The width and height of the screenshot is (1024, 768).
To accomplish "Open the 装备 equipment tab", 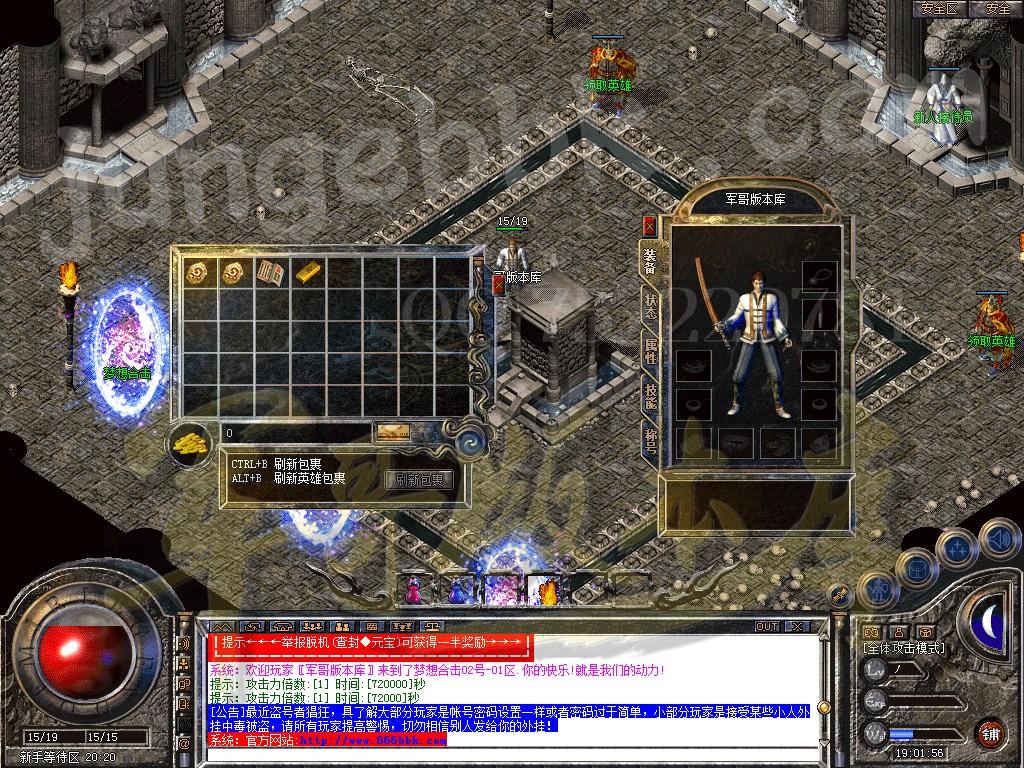I will pyautogui.click(x=651, y=261).
